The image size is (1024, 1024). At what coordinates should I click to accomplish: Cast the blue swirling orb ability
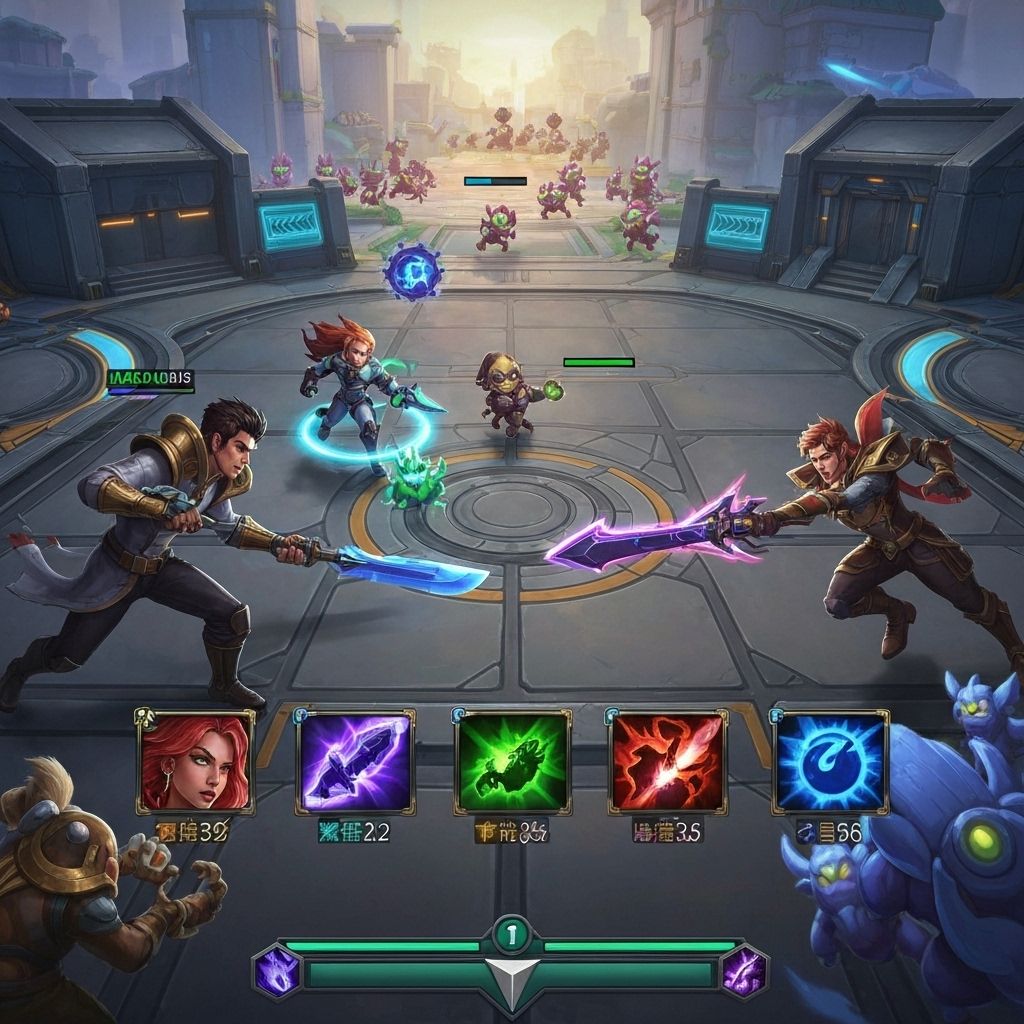click(x=830, y=762)
